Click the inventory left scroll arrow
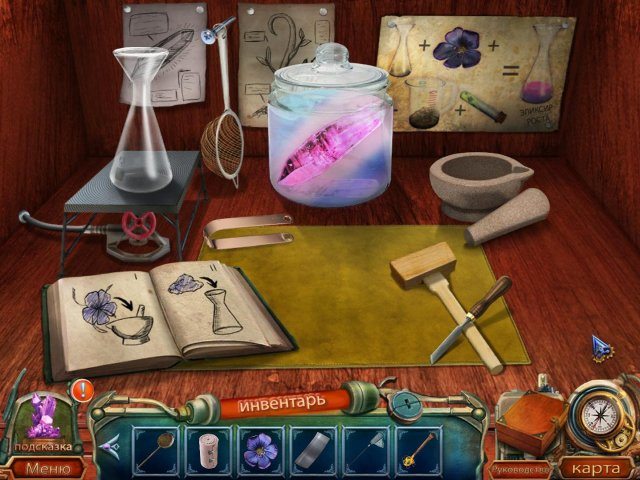This screenshot has width=640, height=480. [111, 448]
